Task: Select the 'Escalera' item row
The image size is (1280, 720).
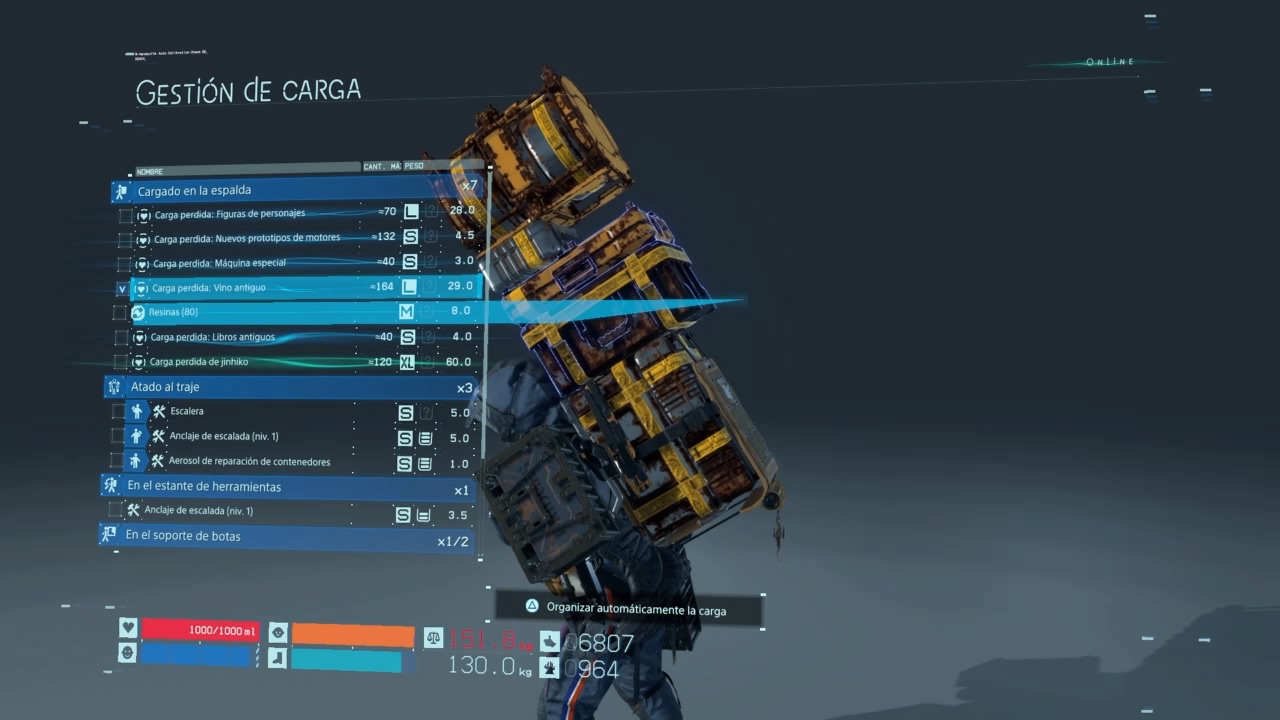Action: coord(187,412)
